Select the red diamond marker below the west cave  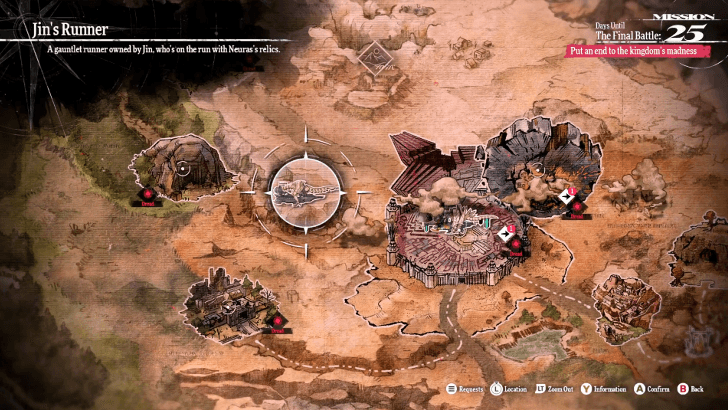148,194
